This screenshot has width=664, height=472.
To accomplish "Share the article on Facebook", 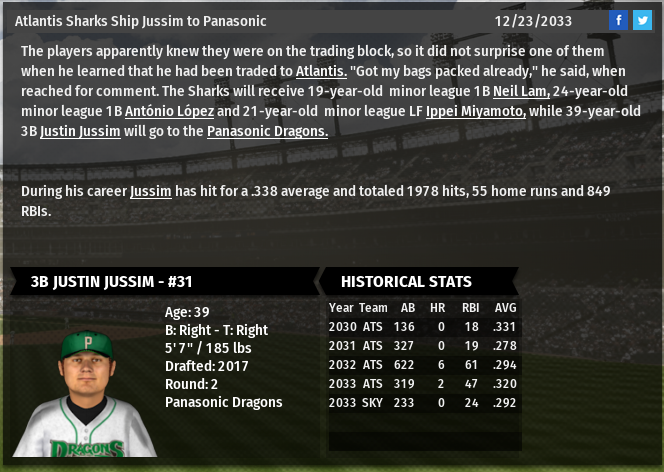I will [x=619, y=20].
